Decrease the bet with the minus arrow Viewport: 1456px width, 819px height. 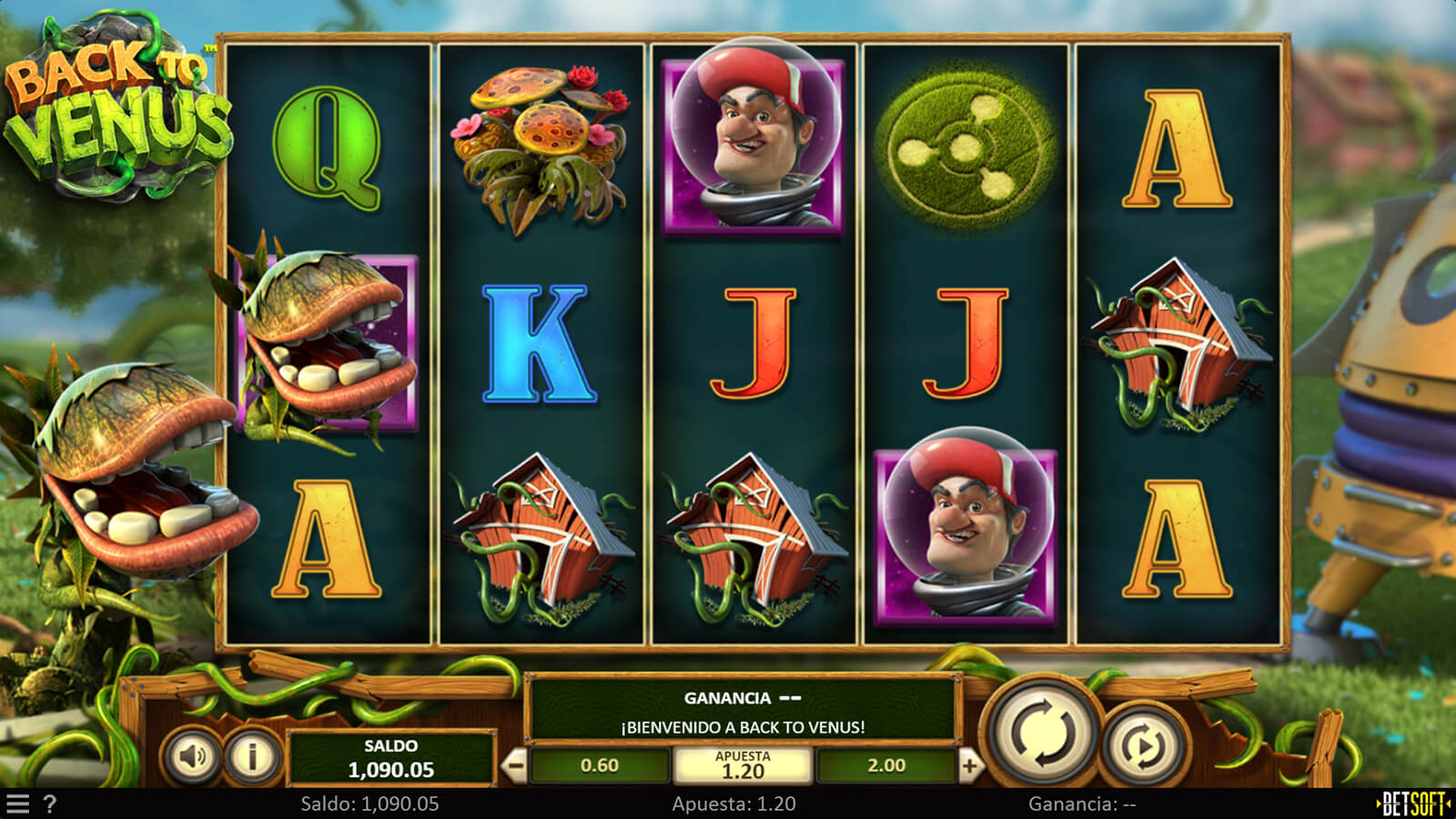pos(515,765)
